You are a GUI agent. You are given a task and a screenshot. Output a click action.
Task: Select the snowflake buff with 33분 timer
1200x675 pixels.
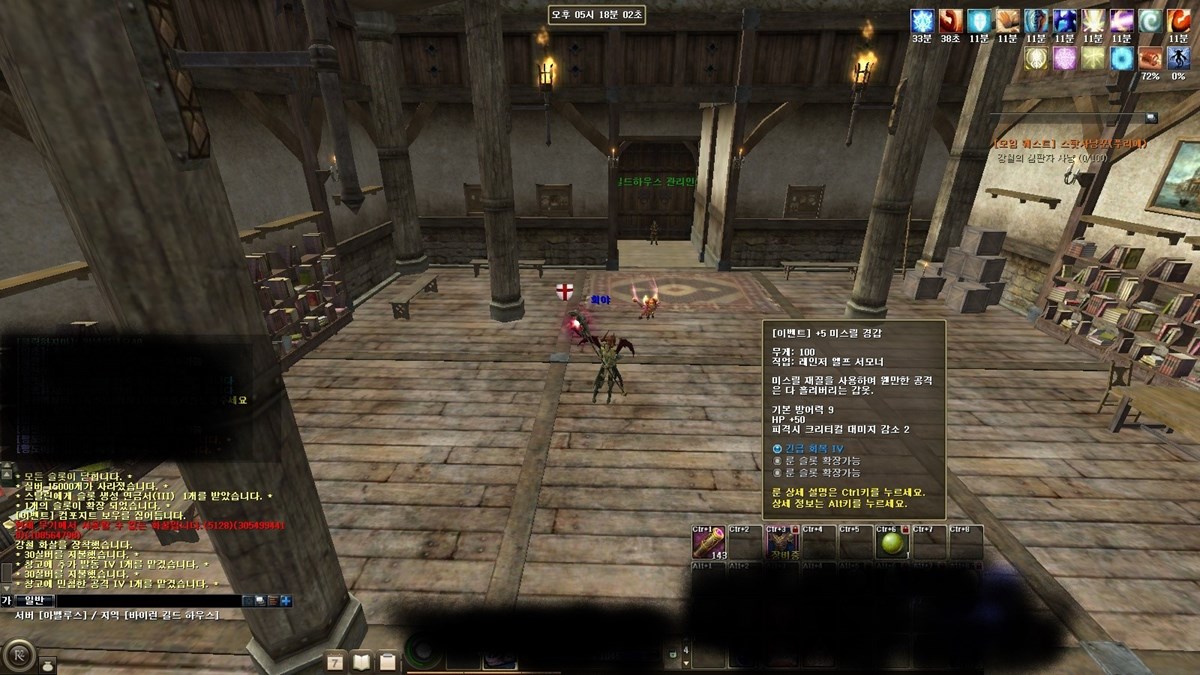(921, 21)
